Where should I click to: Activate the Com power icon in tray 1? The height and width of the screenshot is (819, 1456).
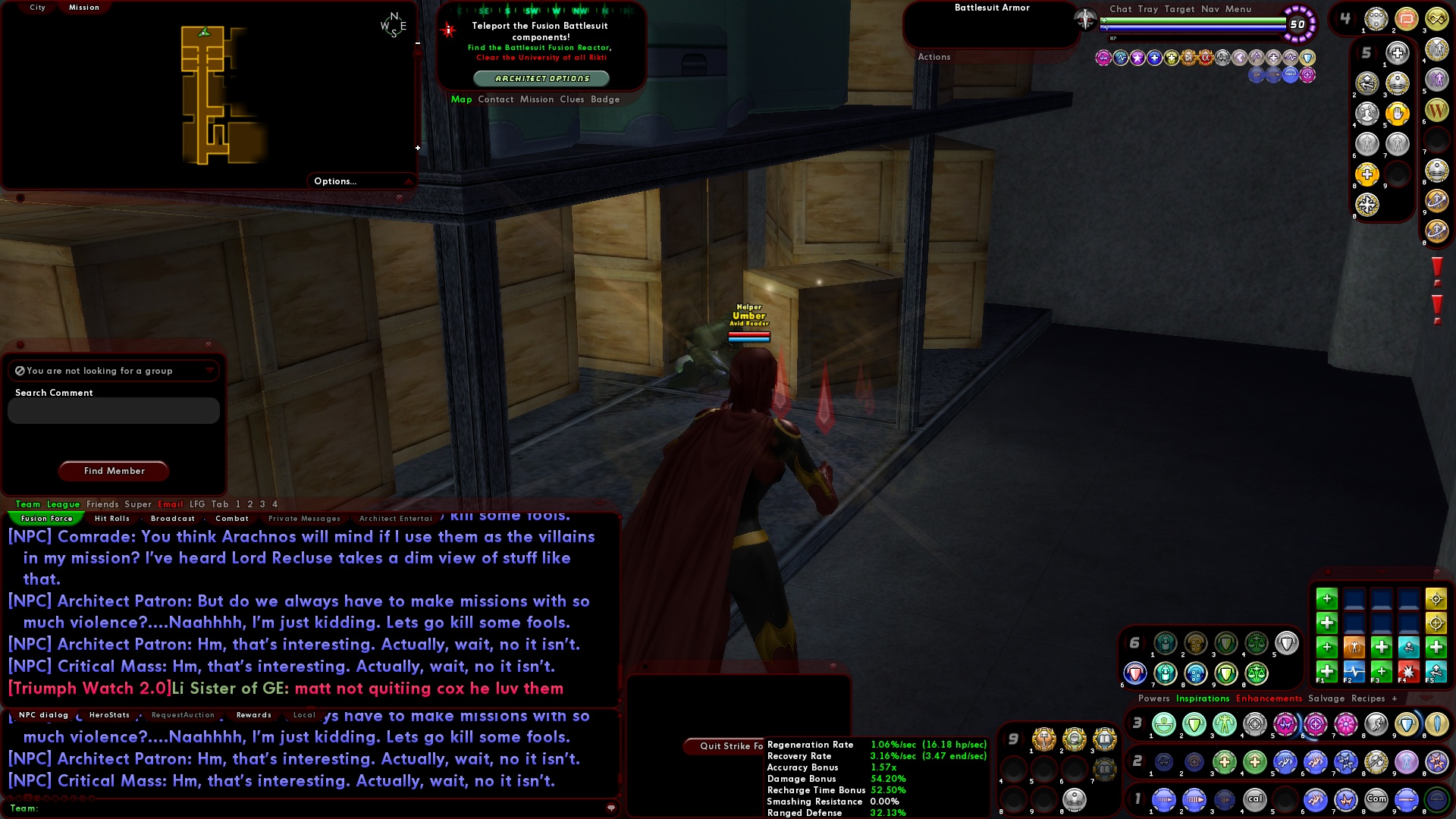(x=1376, y=799)
